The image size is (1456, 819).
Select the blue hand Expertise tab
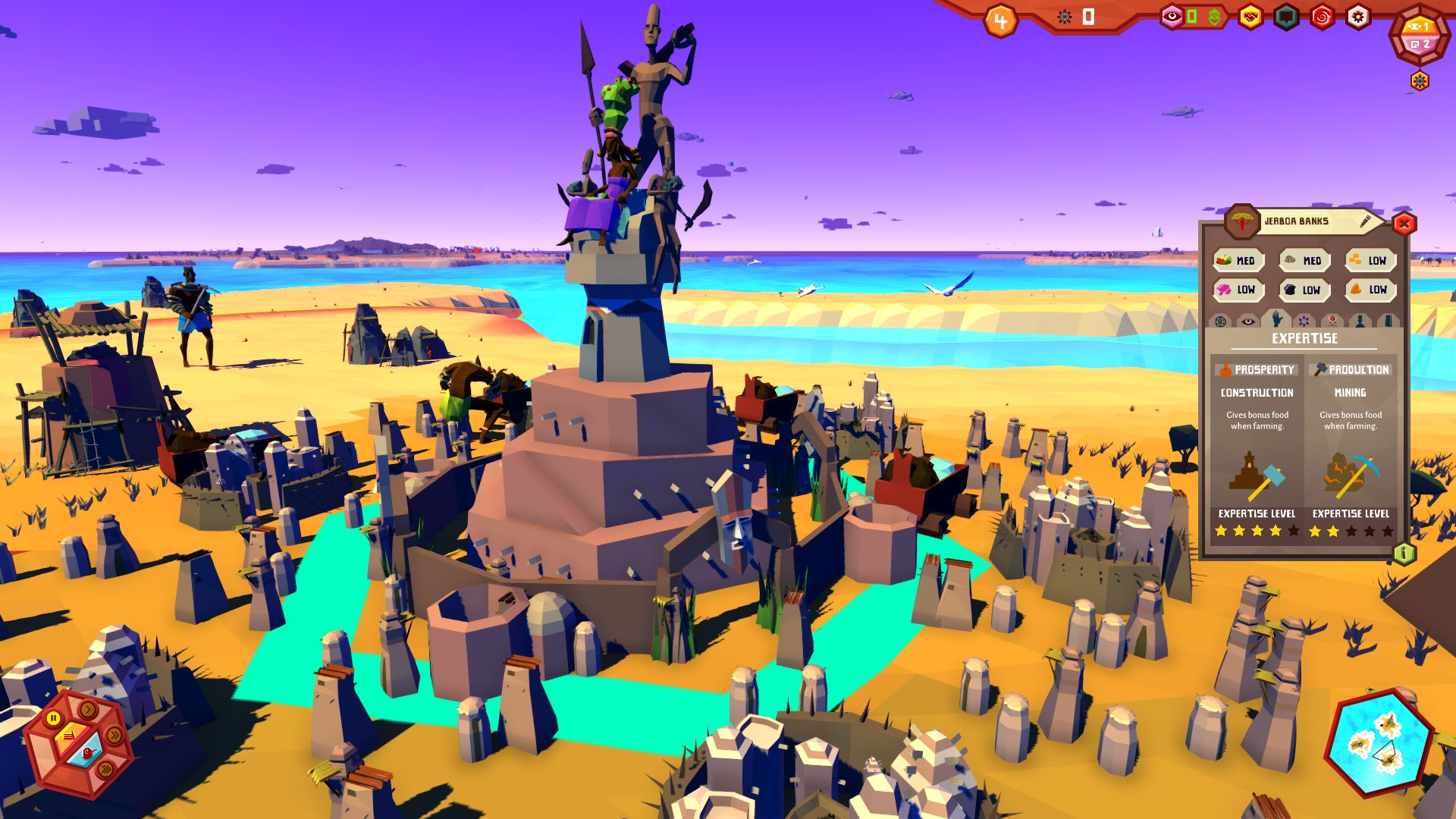point(1276,319)
